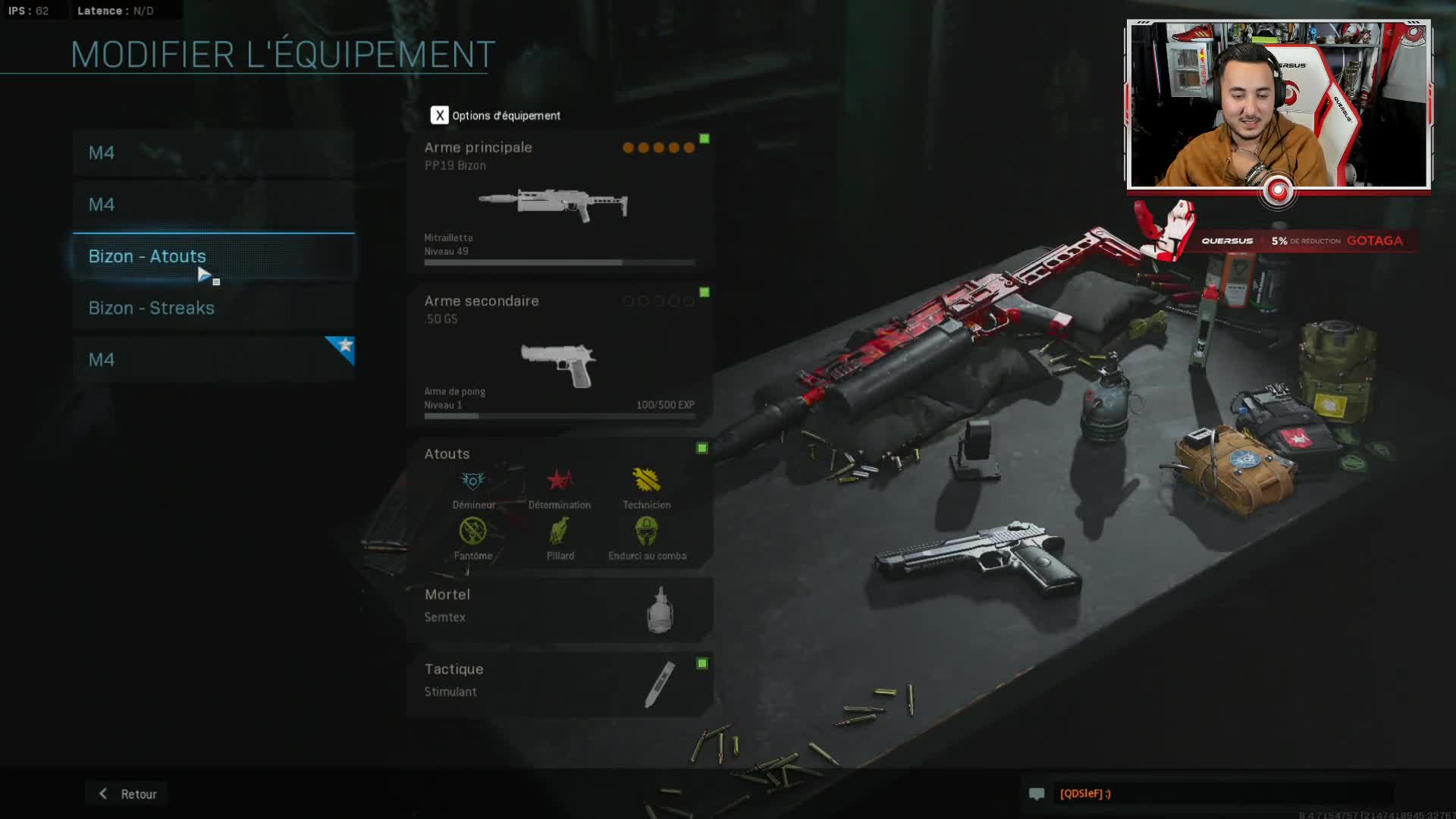Open the Mortel Semtex equipment slot
The image size is (1456, 819).
(560, 608)
